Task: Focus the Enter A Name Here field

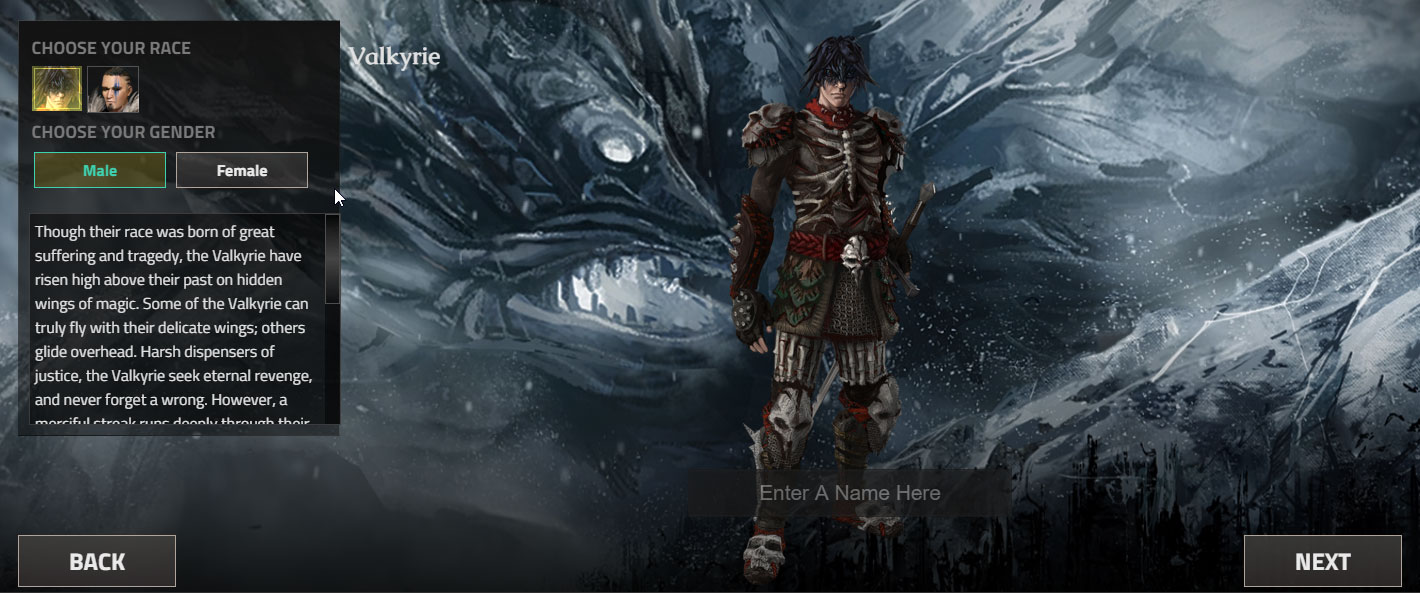Action: [849, 493]
